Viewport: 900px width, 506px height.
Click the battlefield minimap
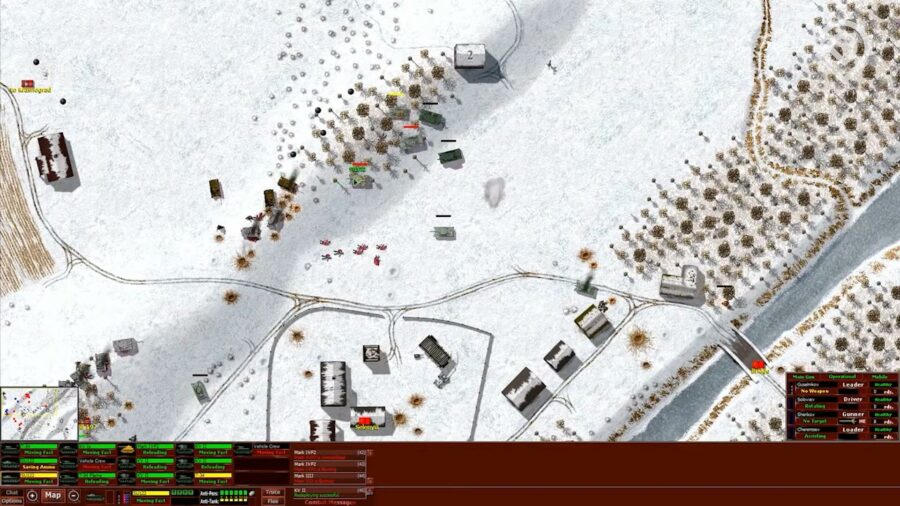[39, 414]
